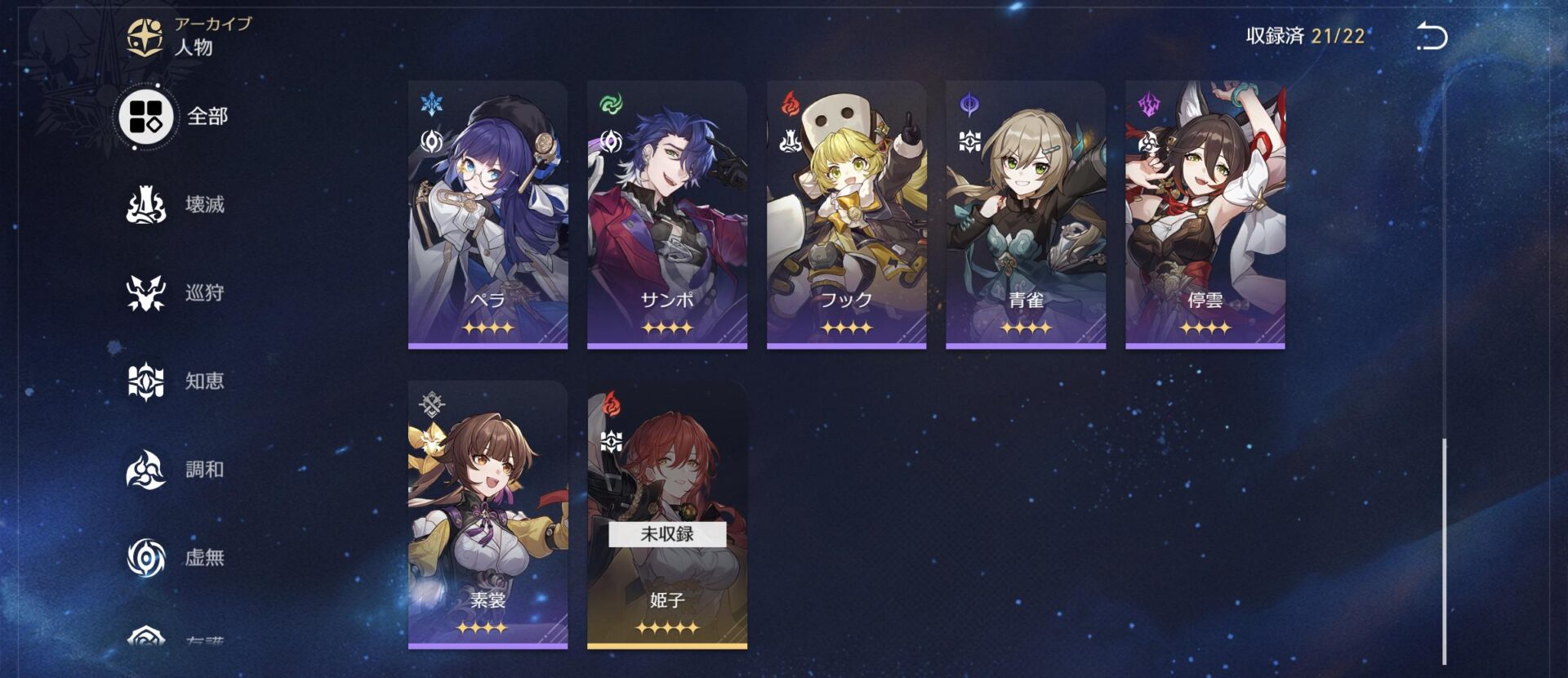Viewport: 1568px width, 678px height.
Task: Select the 全部 (All) filter tab
Action: click(173, 116)
